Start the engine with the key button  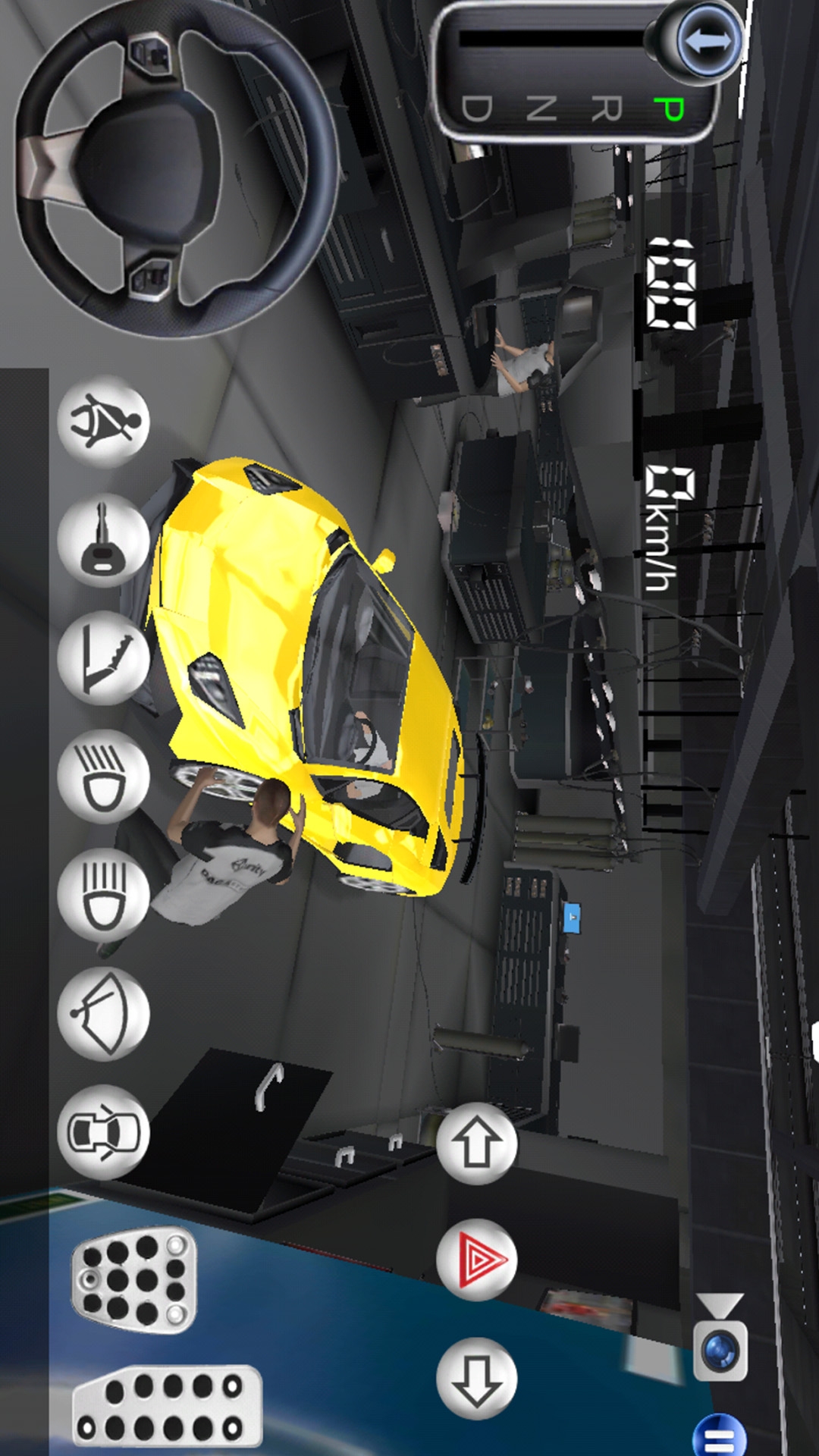click(x=104, y=540)
